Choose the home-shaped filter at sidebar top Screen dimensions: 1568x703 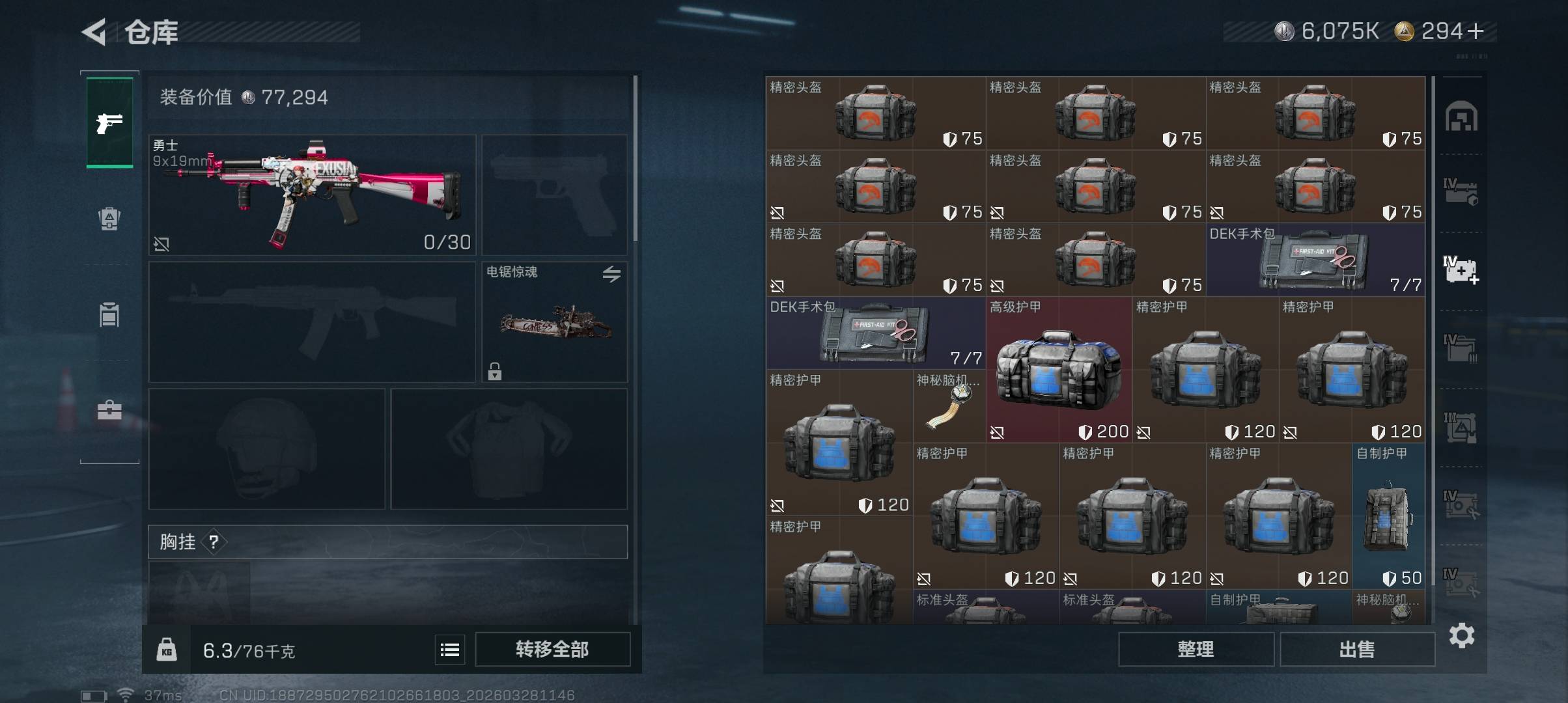point(1461,117)
